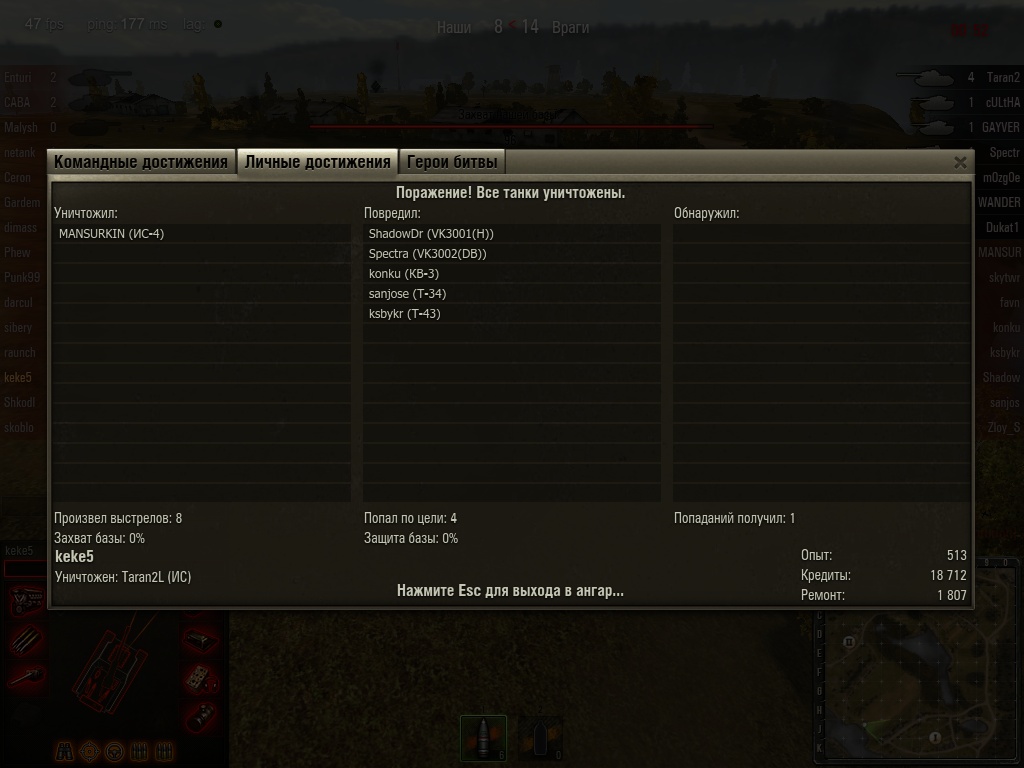Image resolution: width=1024 pixels, height=768 pixels.
Task: Select the Личные достижения tab
Action: (x=317, y=162)
